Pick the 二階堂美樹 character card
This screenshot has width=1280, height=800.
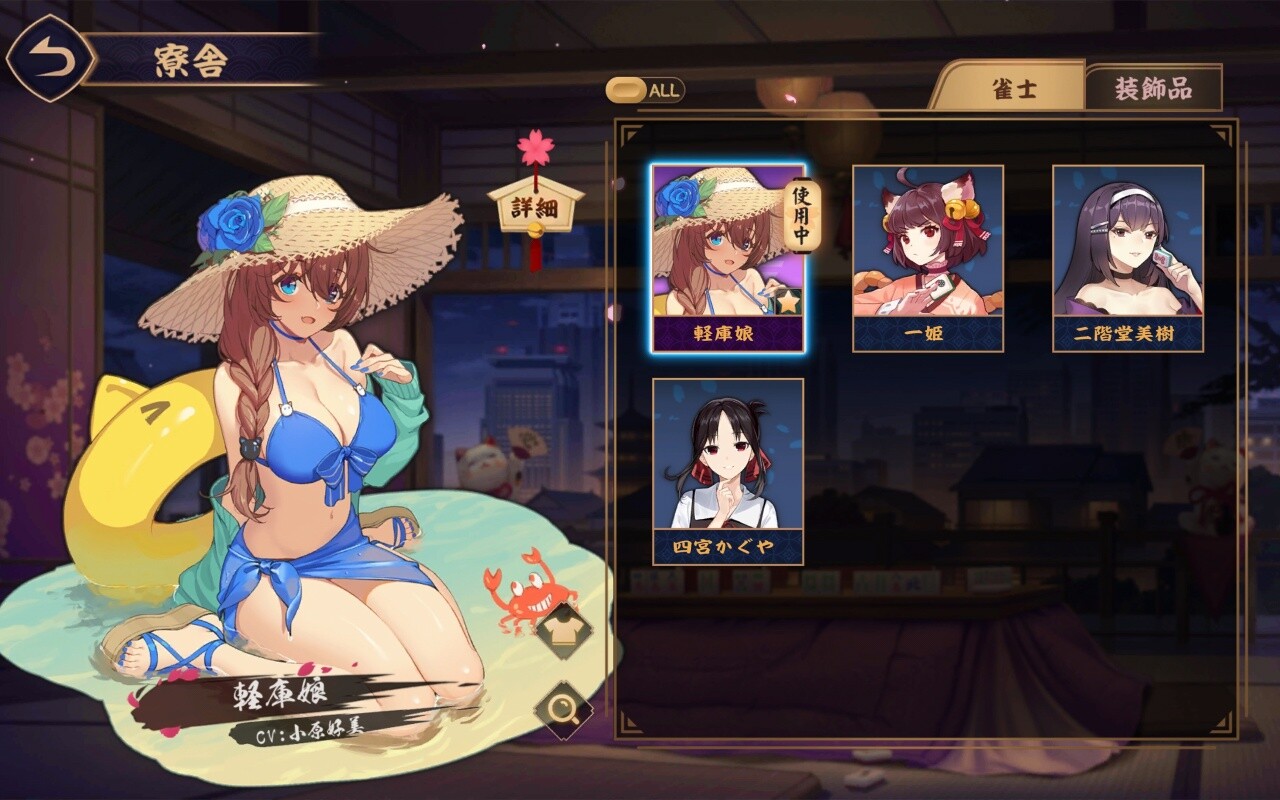(1127, 258)
